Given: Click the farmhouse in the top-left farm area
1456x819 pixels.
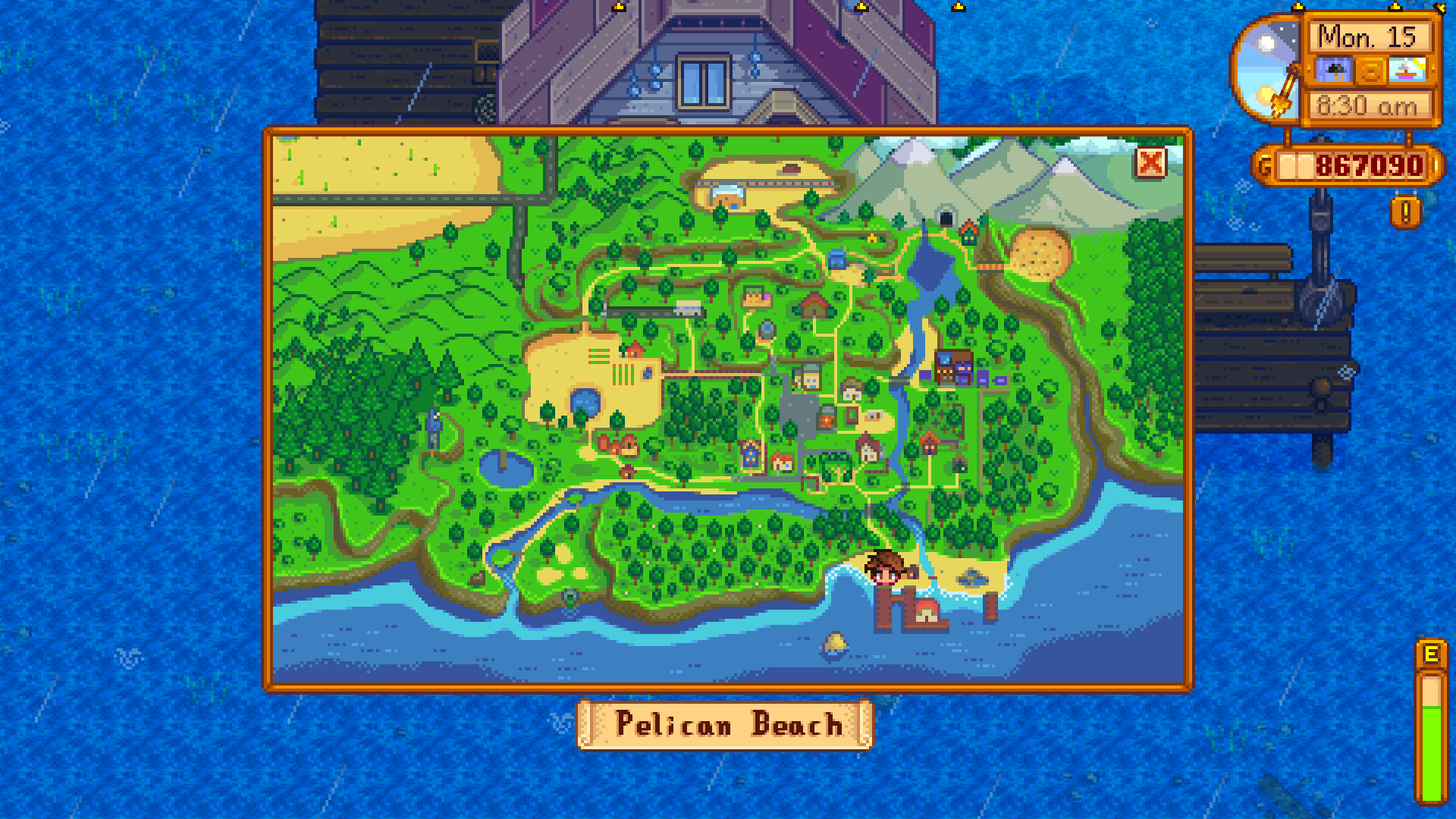Looking at the screenshot, I should tap(634, 350).
